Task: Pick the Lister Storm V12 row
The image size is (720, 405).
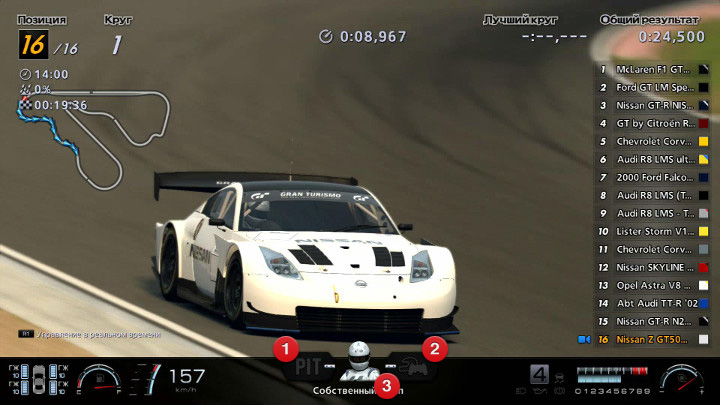Action: (x=654, y=231)
